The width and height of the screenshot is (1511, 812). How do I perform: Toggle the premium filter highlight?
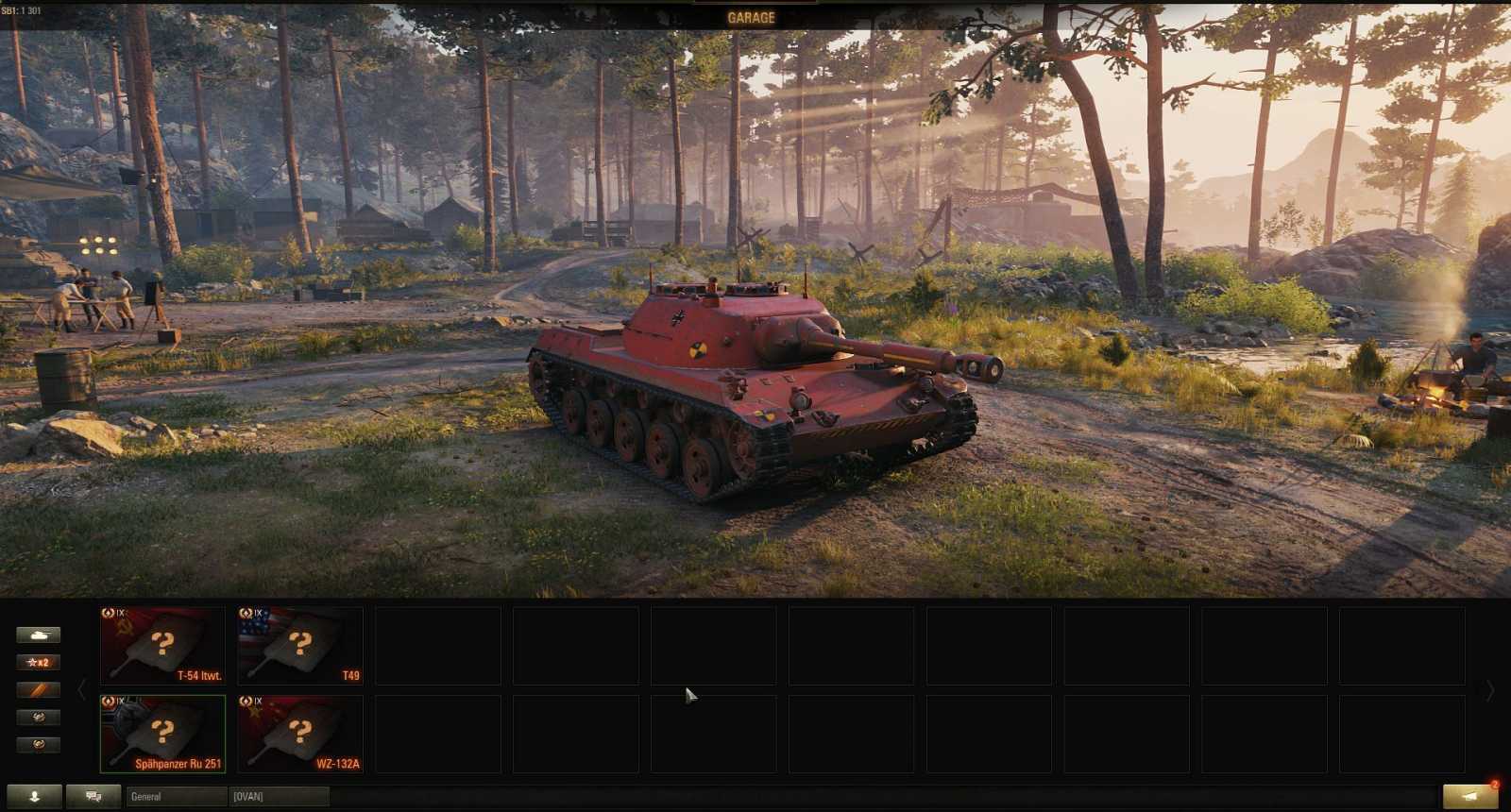(40, 690)
